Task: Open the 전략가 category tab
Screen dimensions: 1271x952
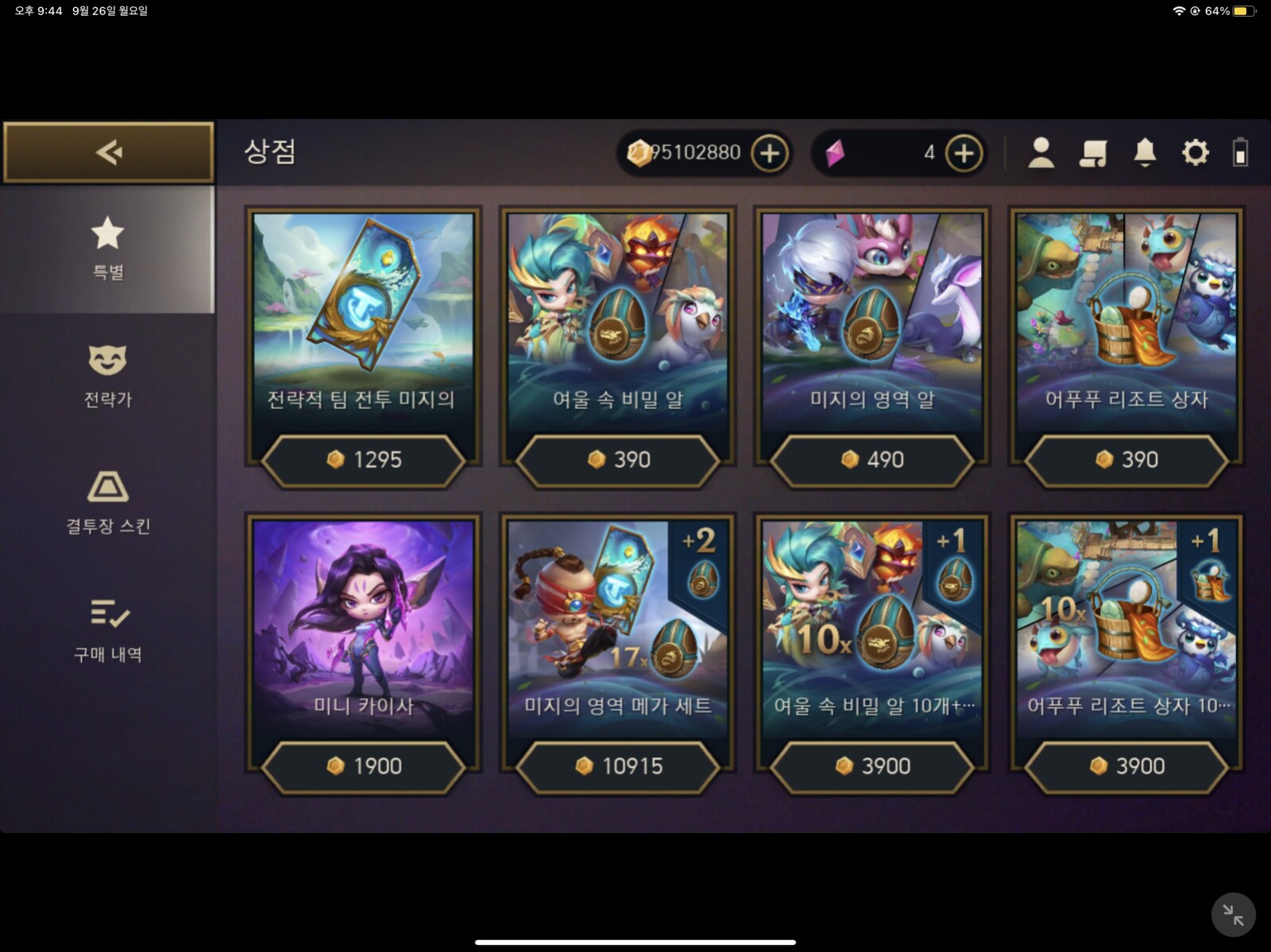Action: tap(108, 376)
